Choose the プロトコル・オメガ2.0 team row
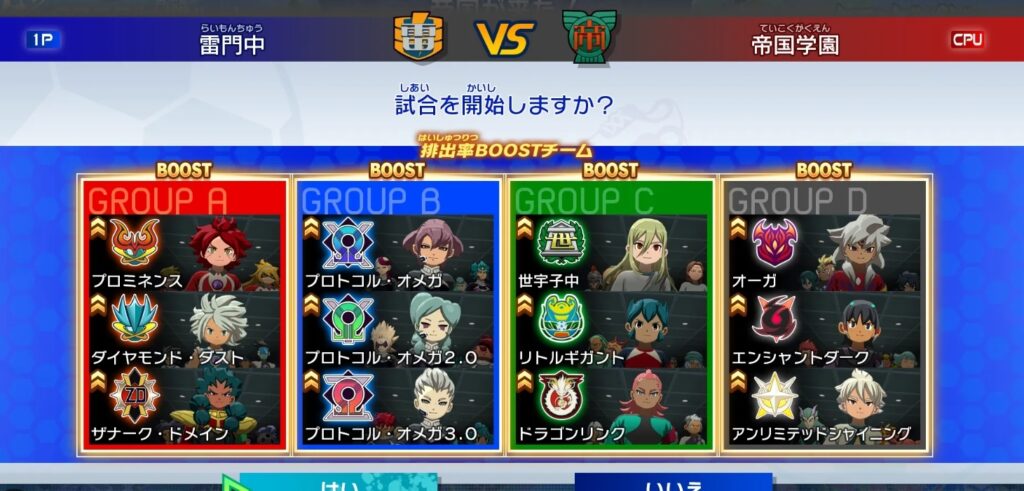The image size is (1024, 491). coord(398,331)
